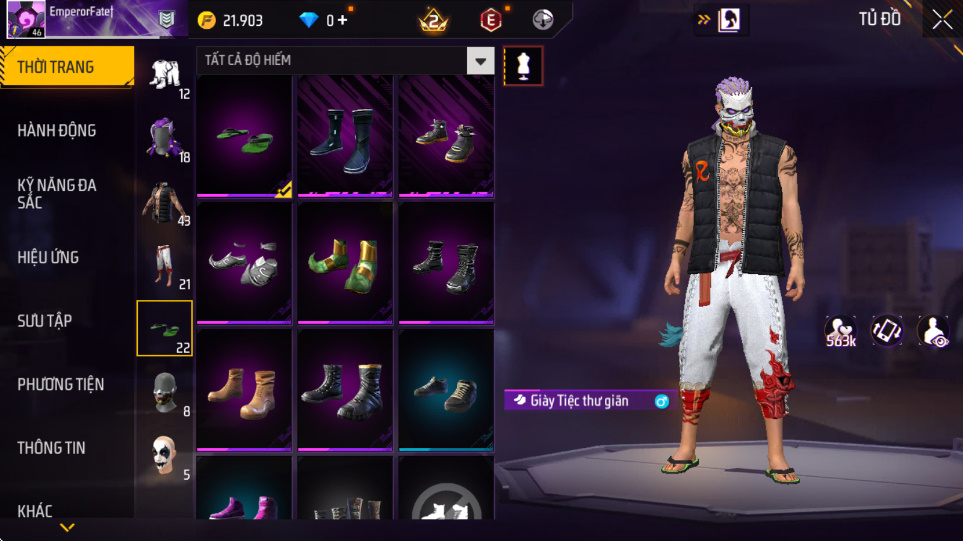Open the player profile avatar EmperorFate
This screenshot has height=541, width=963.
(25, 20)
